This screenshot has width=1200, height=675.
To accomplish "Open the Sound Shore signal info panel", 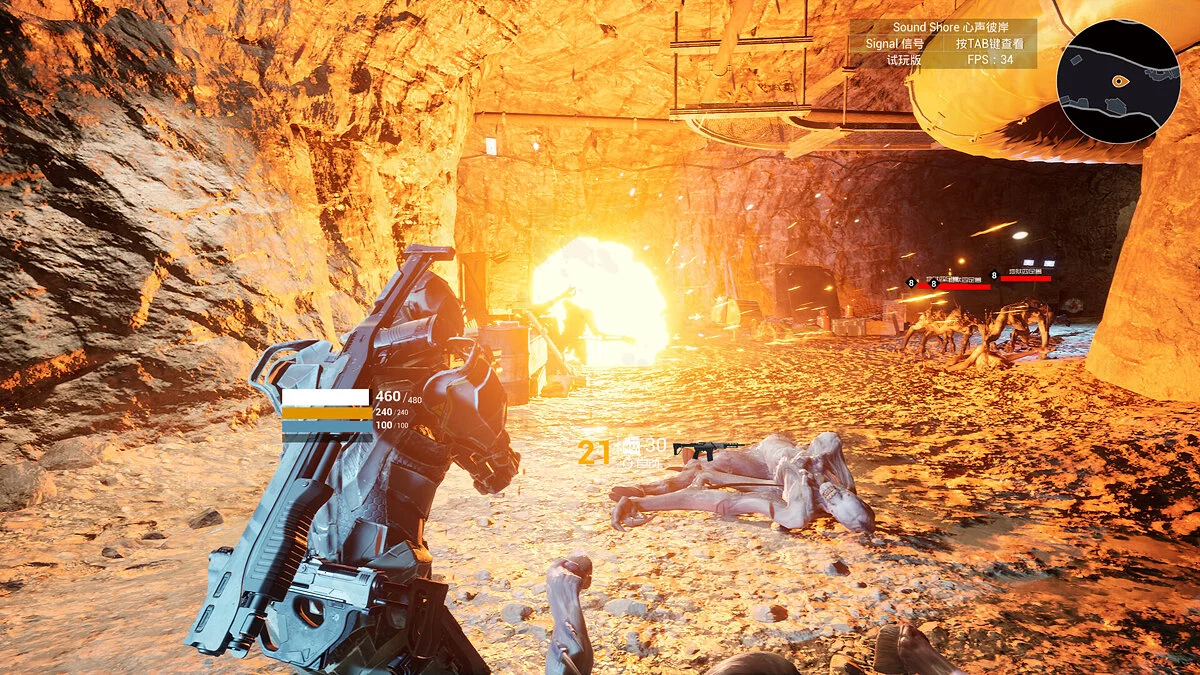I will point(942,43).
